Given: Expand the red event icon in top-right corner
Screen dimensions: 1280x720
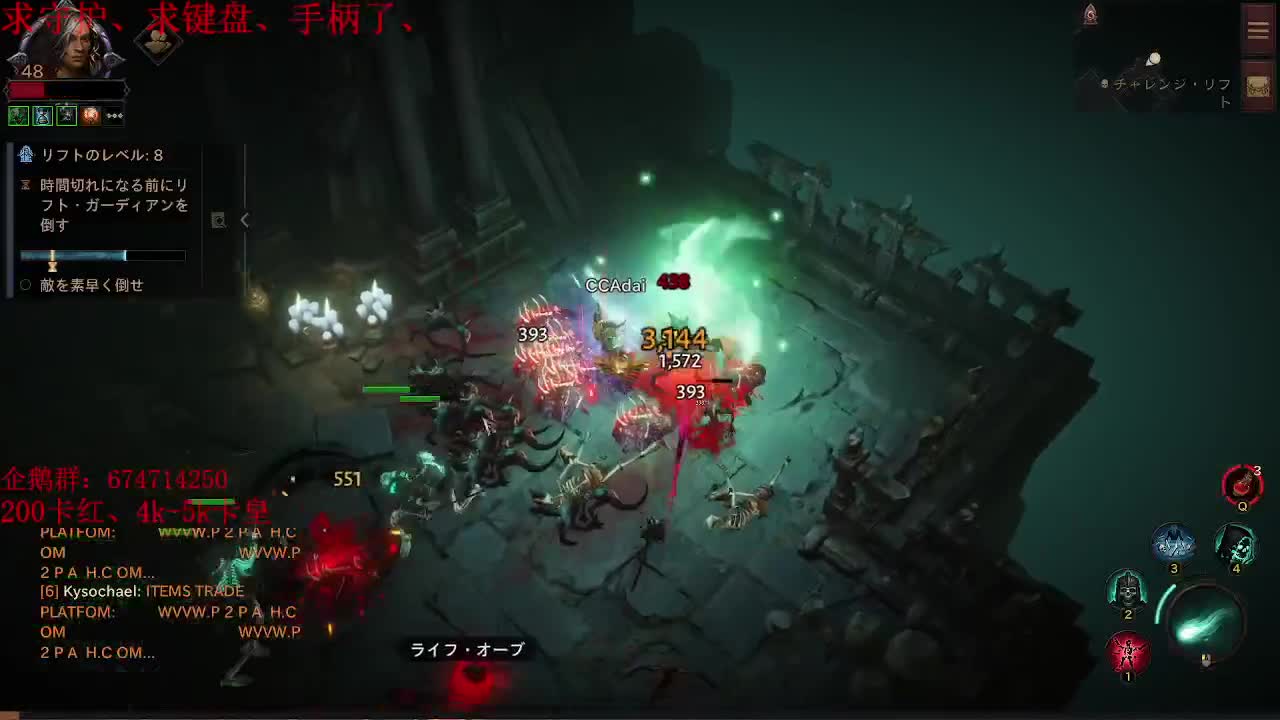Looking at the screenshot, I should tap(1089, 12).
